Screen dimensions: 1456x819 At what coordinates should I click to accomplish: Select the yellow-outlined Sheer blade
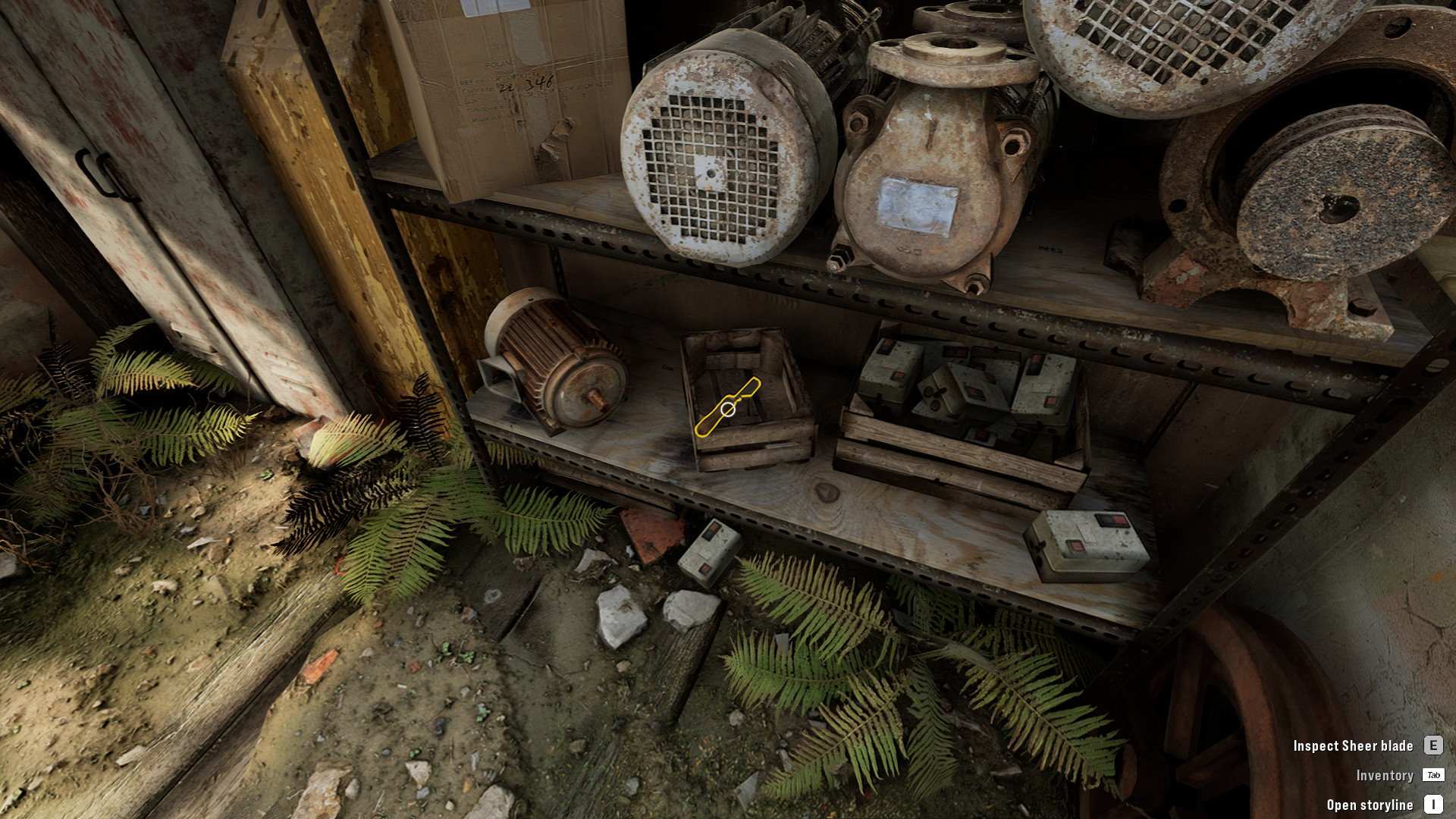727,409
